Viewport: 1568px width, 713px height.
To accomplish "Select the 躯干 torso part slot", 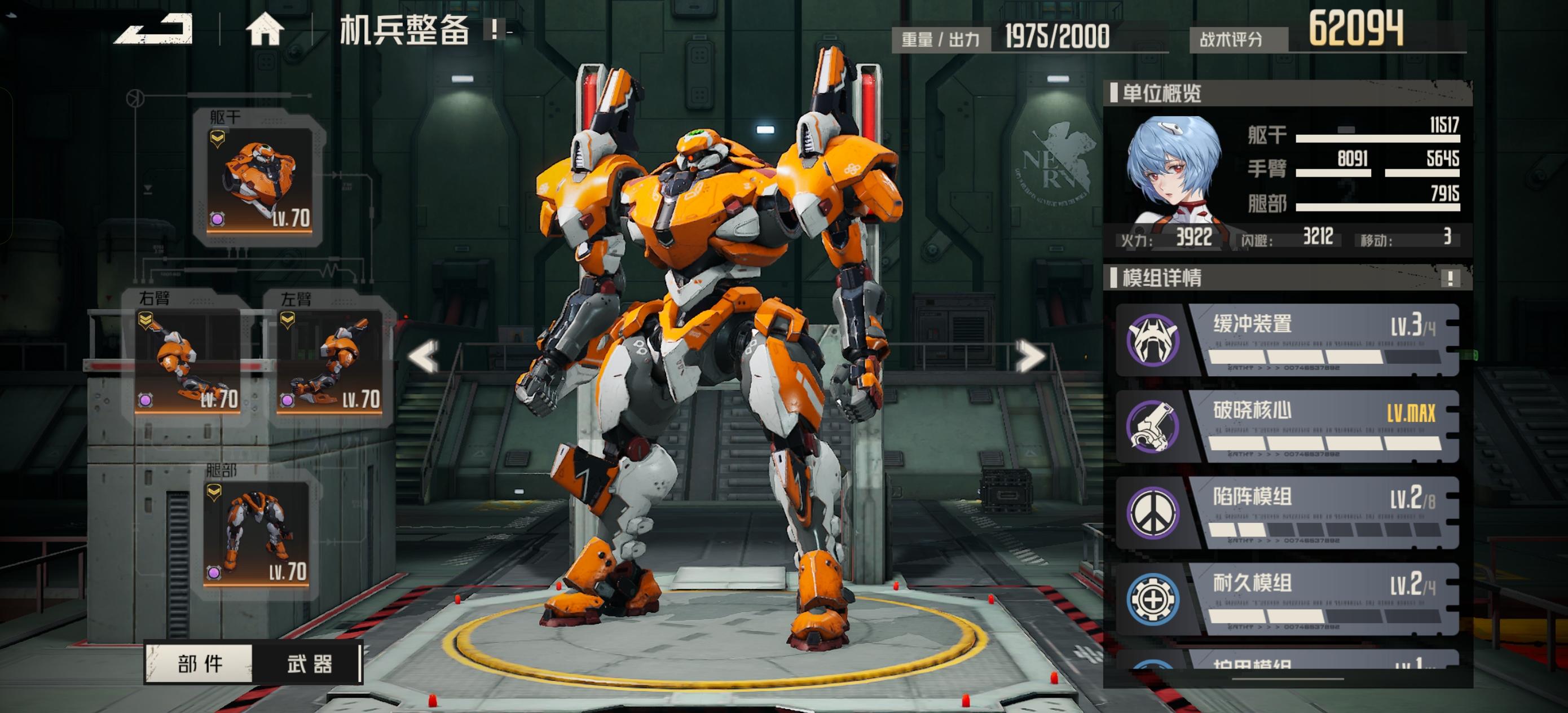I will [x=259, y=179].
